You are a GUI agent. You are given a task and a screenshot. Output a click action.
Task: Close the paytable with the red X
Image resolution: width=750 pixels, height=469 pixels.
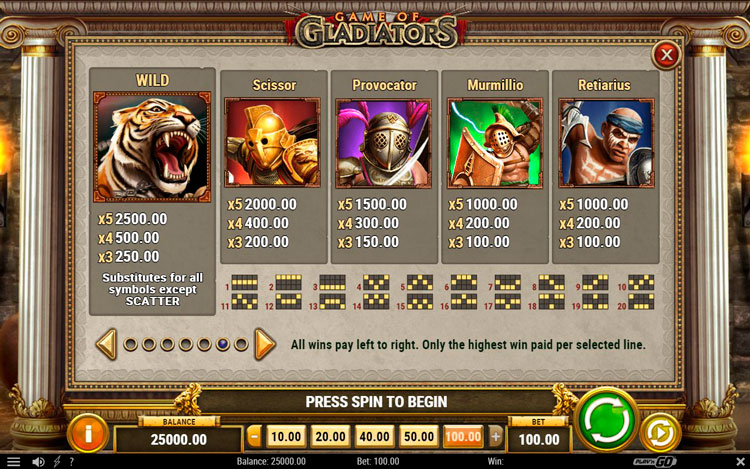pyautogui.click(x=666, y=54)
